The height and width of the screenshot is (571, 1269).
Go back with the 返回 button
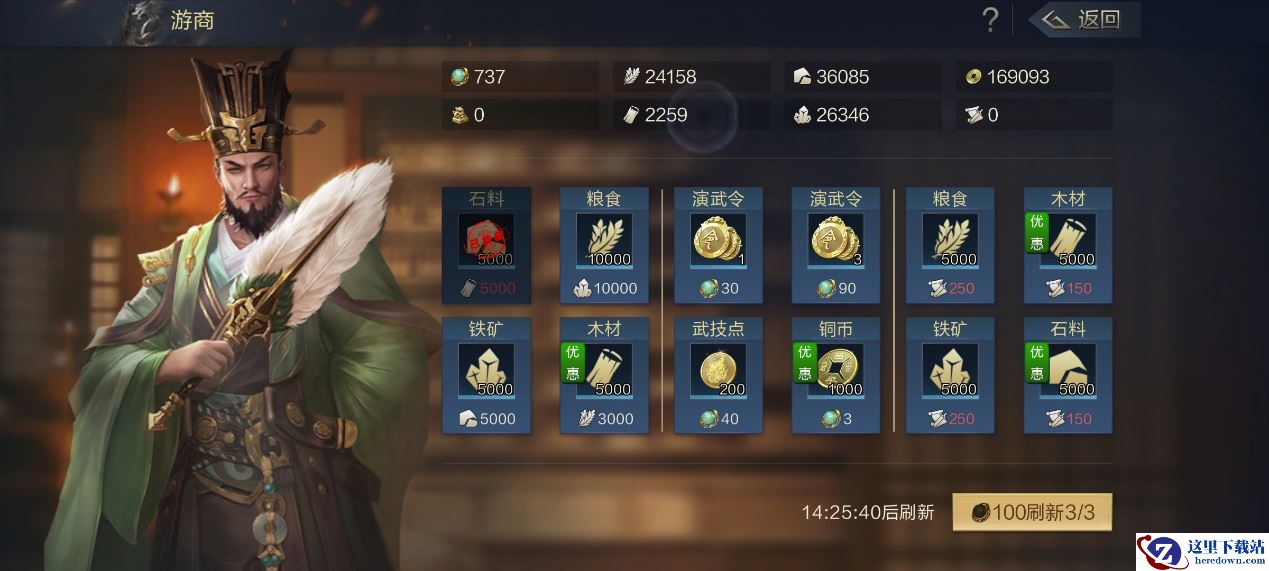pyautogui.click(x=1085, y=19)
